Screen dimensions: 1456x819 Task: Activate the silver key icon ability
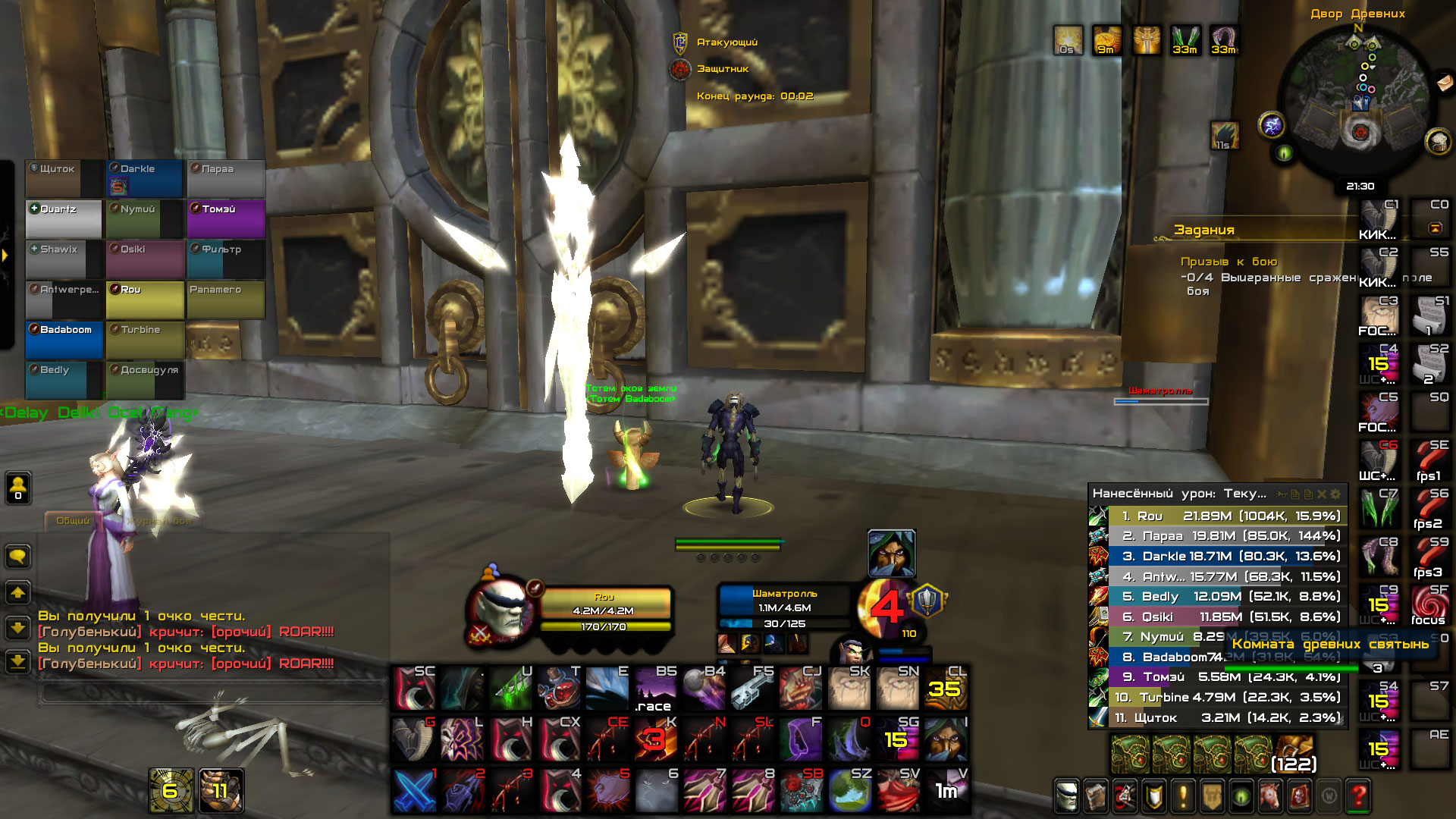pos(751,689)
